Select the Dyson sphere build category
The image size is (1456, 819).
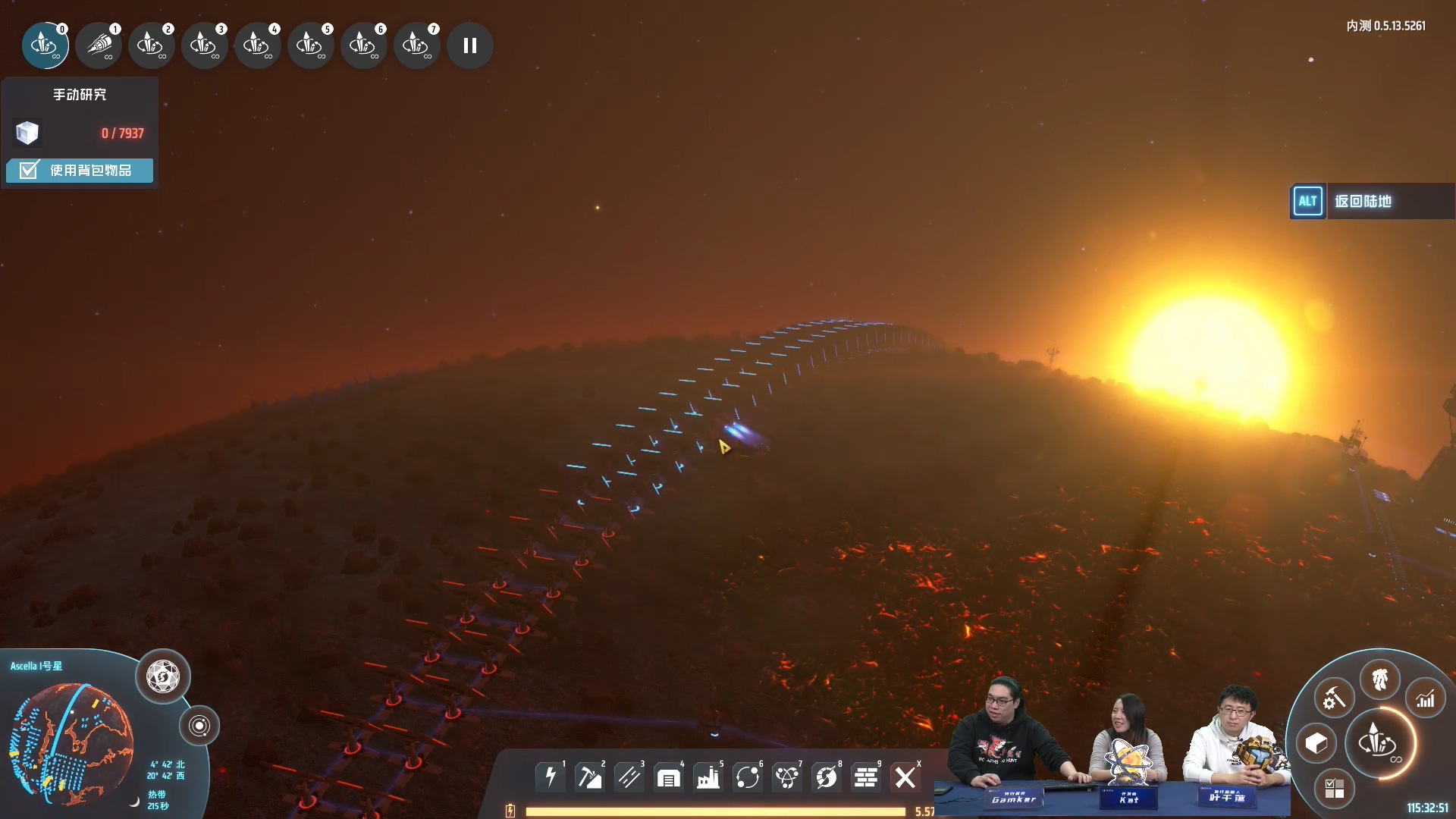[x=827, y=777]
